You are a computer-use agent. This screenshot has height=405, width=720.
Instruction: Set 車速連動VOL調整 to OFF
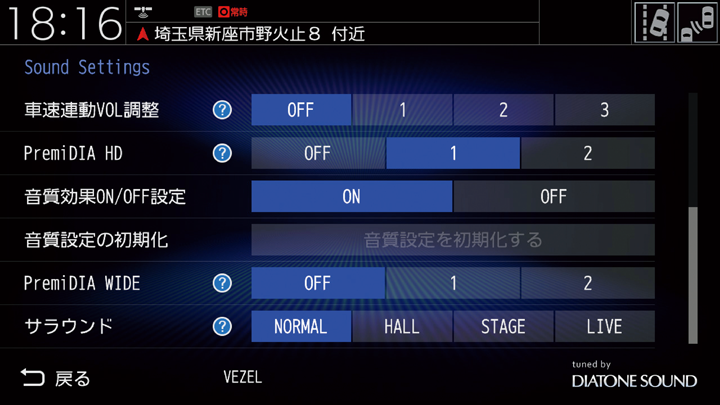point(301,110)
